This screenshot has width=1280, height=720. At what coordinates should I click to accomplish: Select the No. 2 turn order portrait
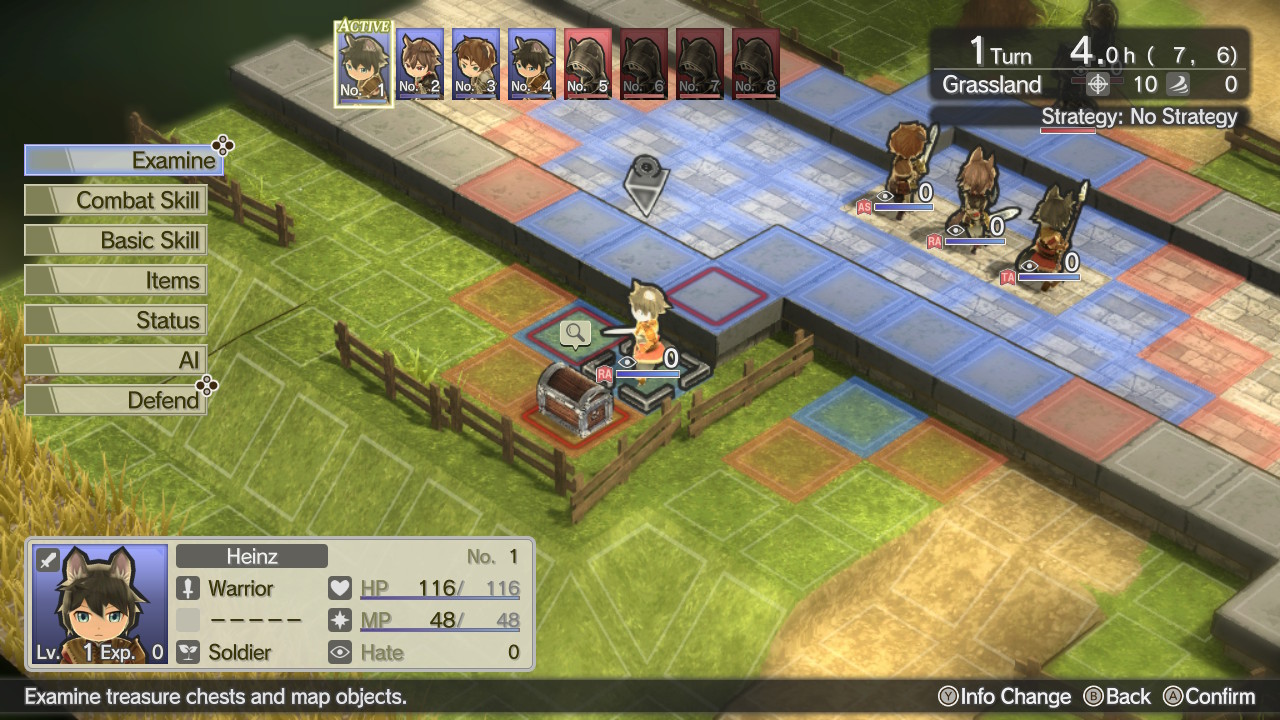(420, 63)
